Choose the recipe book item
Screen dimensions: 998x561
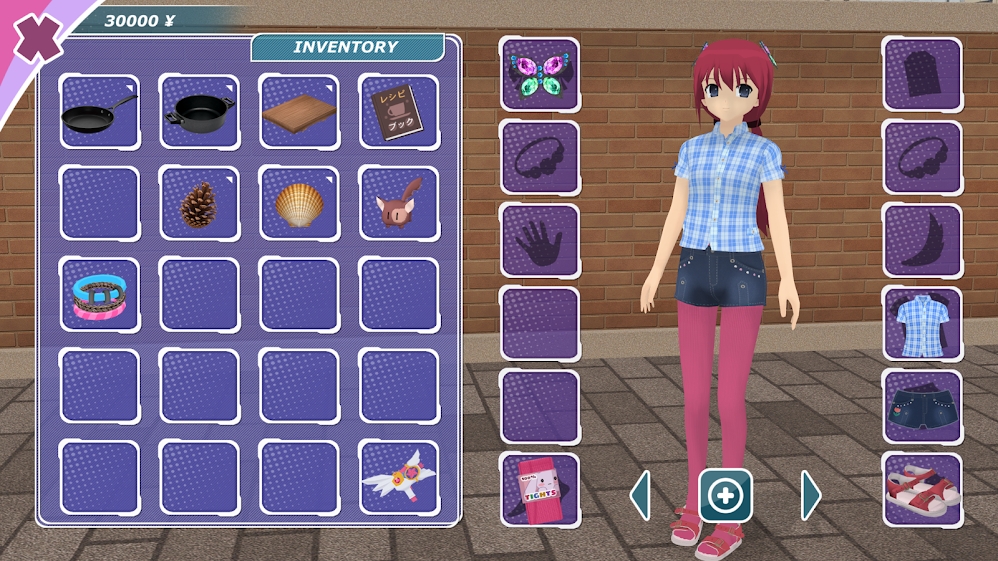398,112
